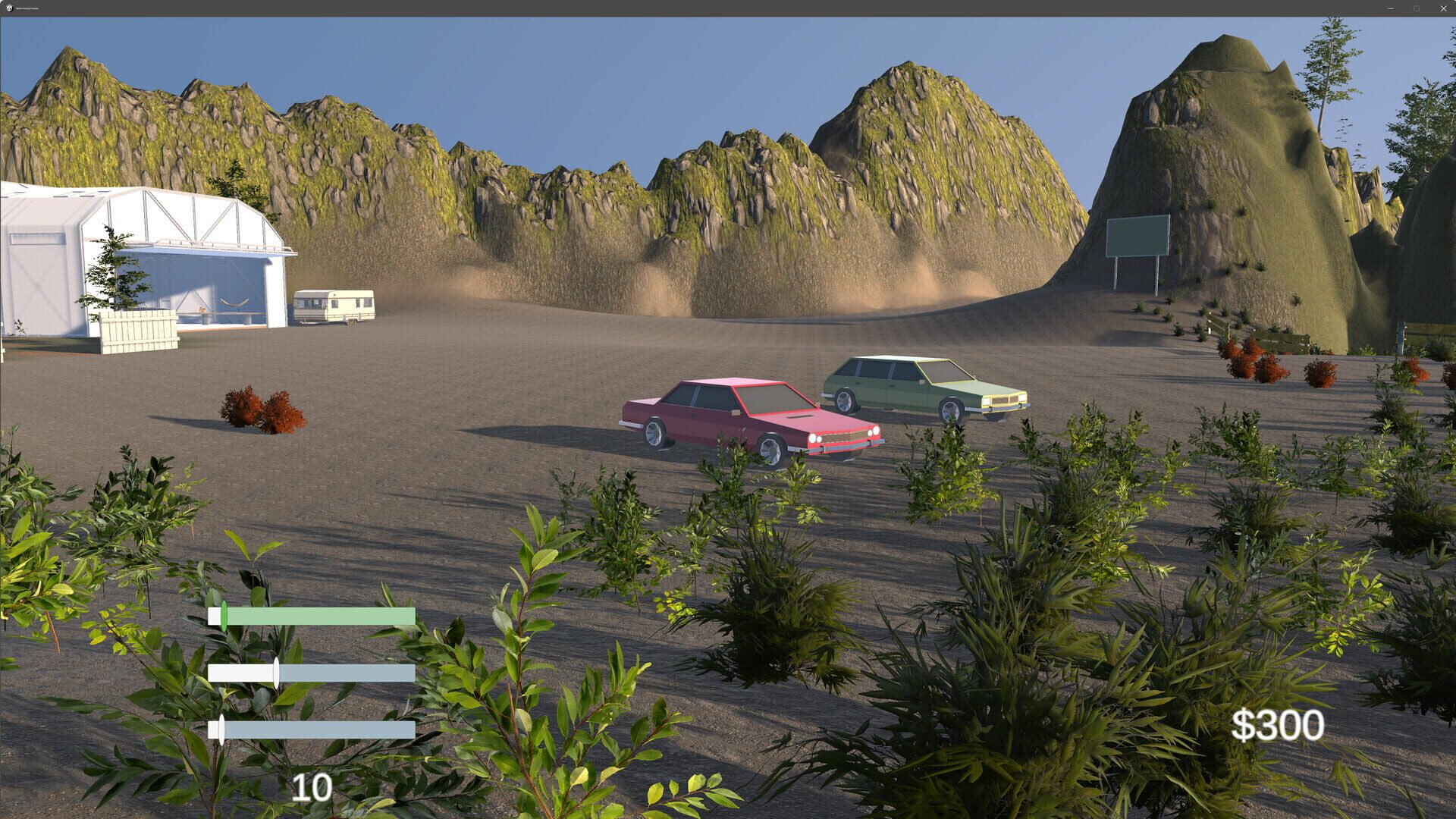Minimize the game window
Screen dimensions: 1456x819
coord(1390,8)
